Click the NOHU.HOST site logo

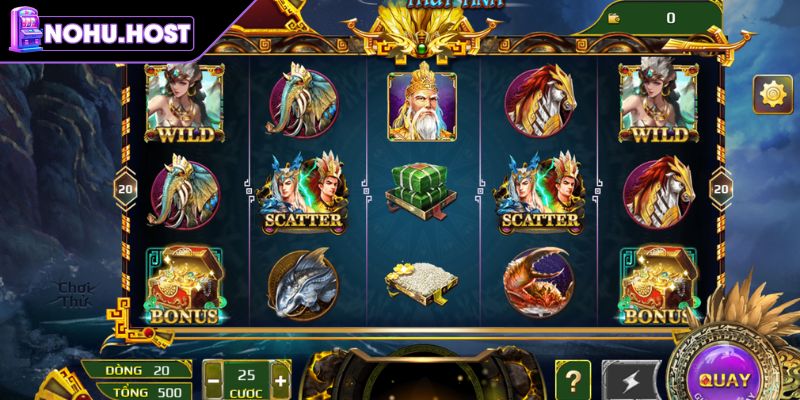[98, 33]
